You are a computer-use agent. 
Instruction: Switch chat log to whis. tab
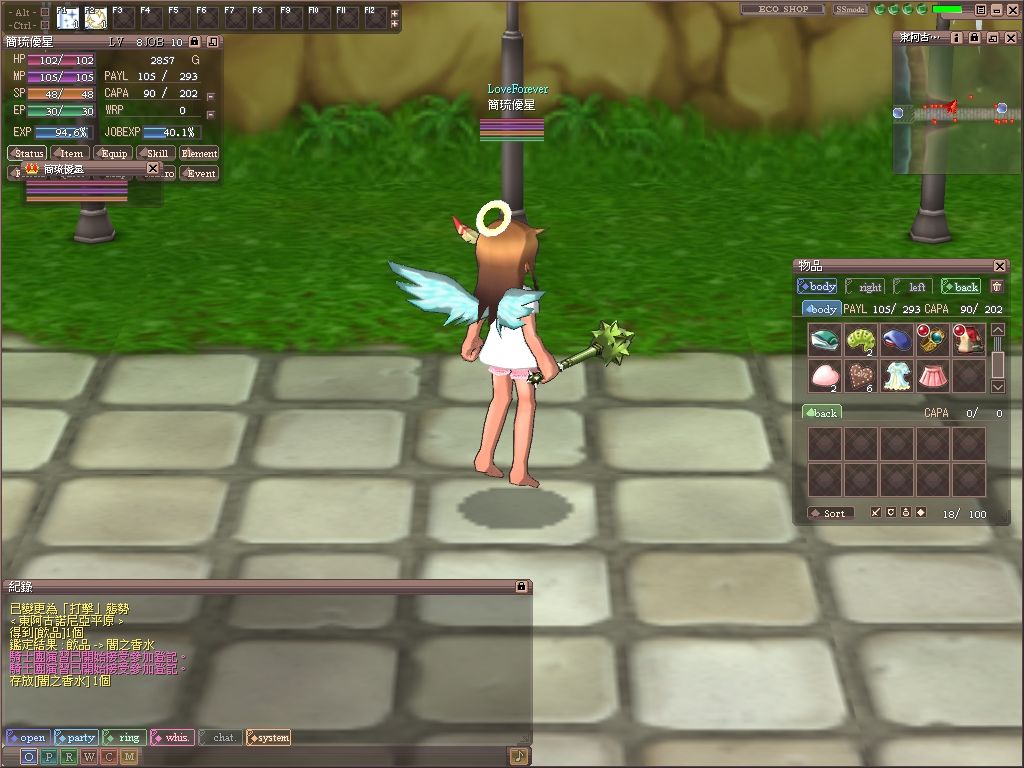pos(172,738)
